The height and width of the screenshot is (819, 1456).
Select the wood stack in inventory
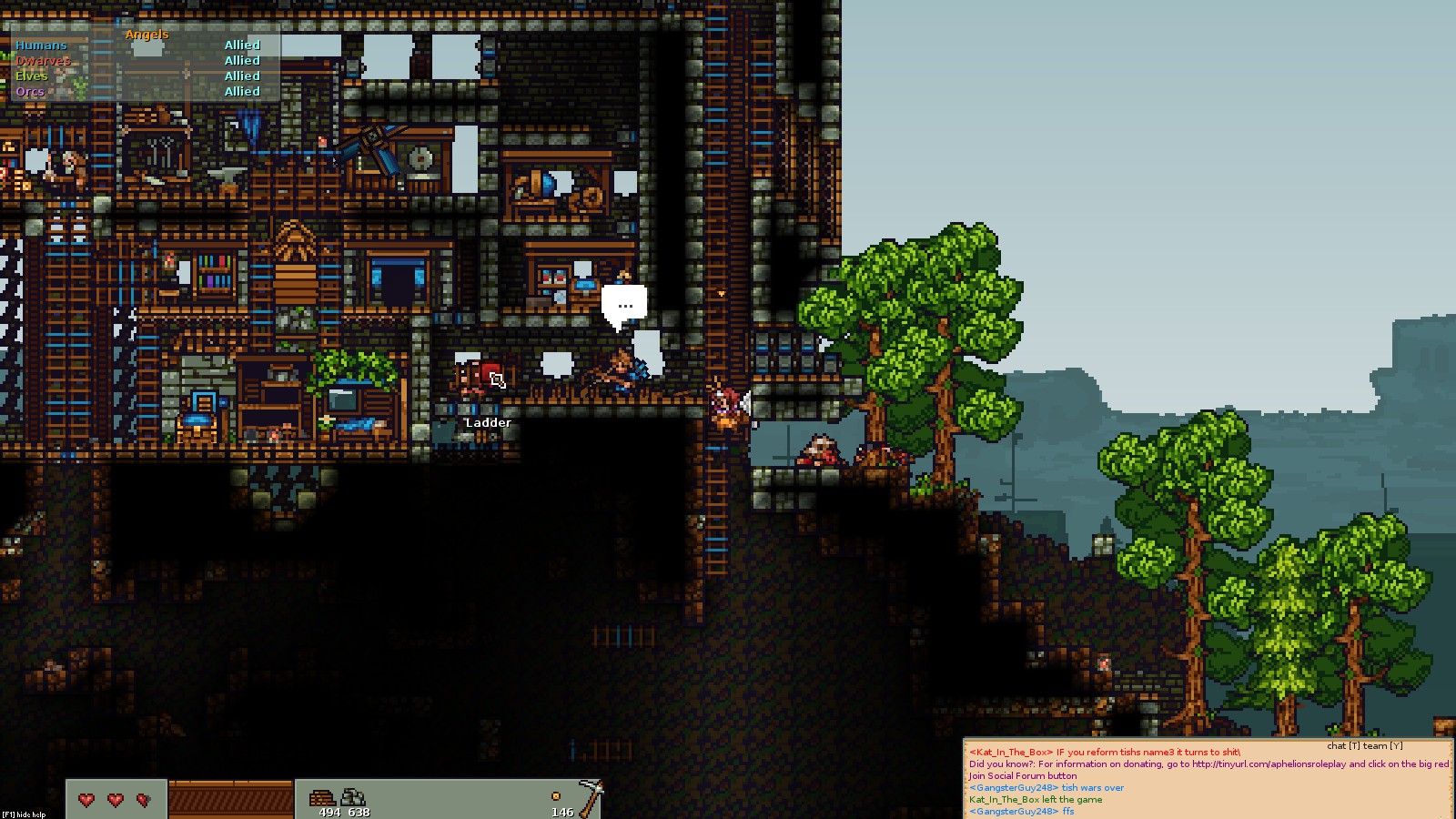[322, 798]
